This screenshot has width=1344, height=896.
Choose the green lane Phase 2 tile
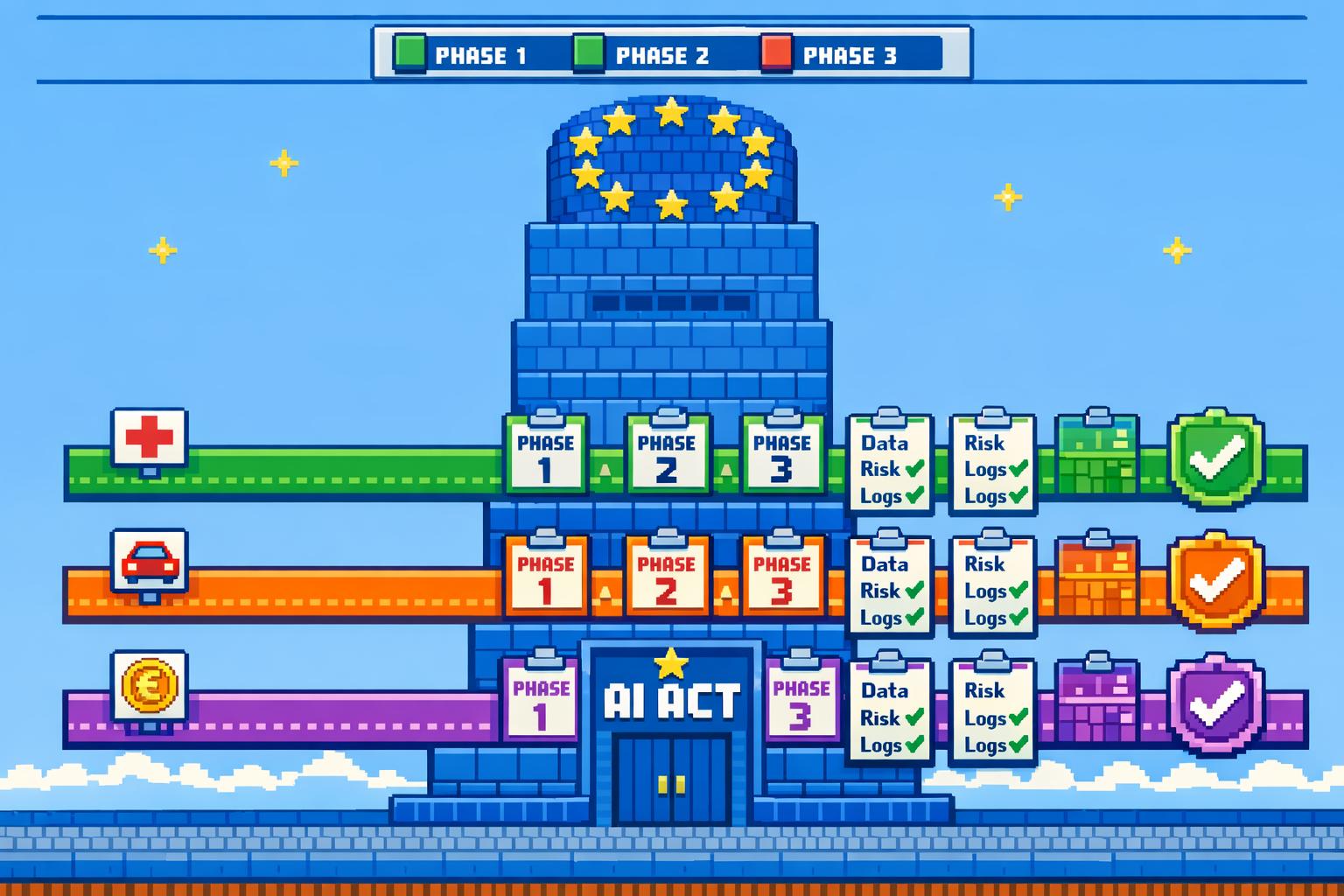click(x=667, y=456)
